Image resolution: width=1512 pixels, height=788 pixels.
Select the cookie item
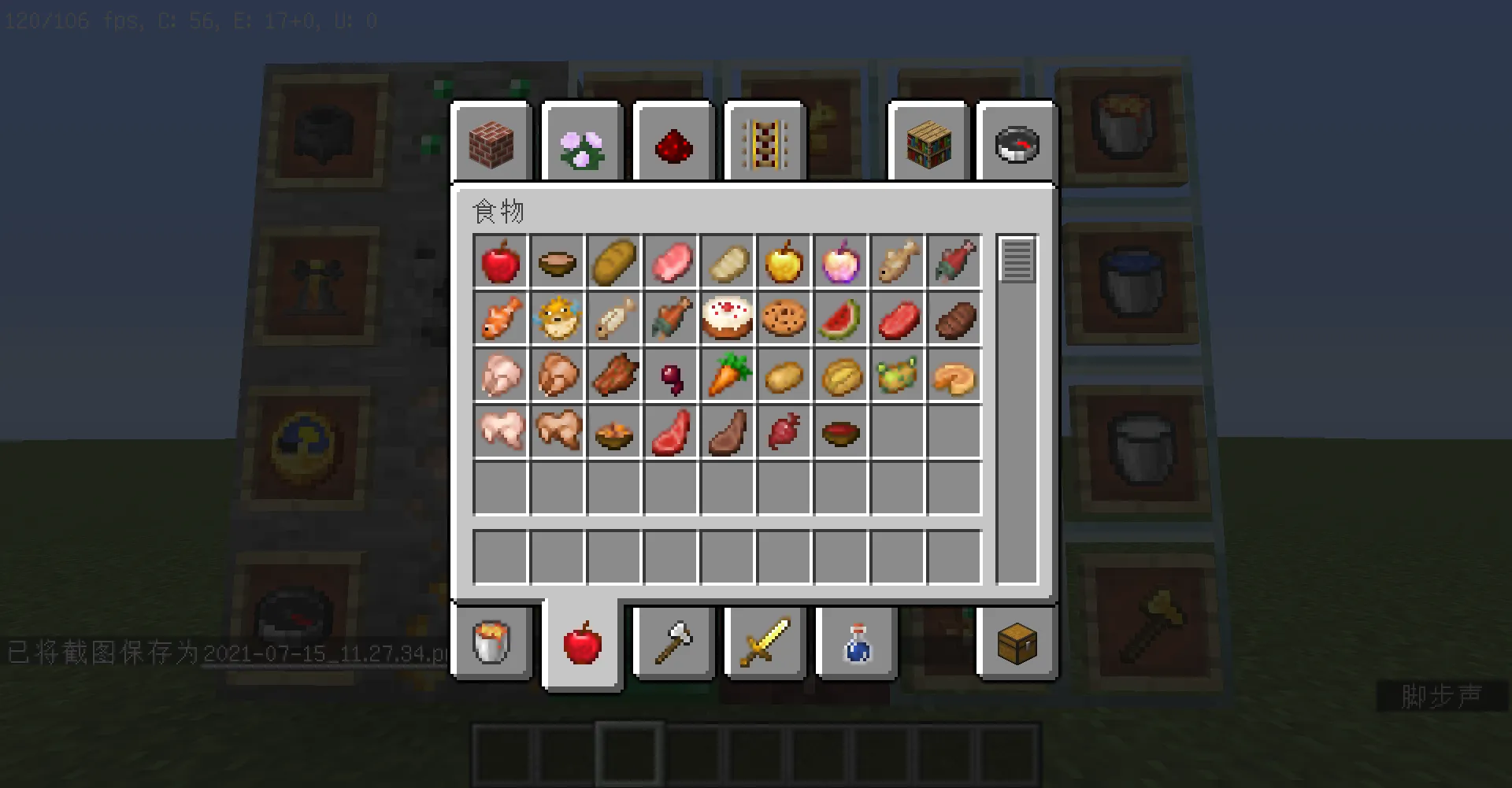pyautogui.click(x=784, y=319)
